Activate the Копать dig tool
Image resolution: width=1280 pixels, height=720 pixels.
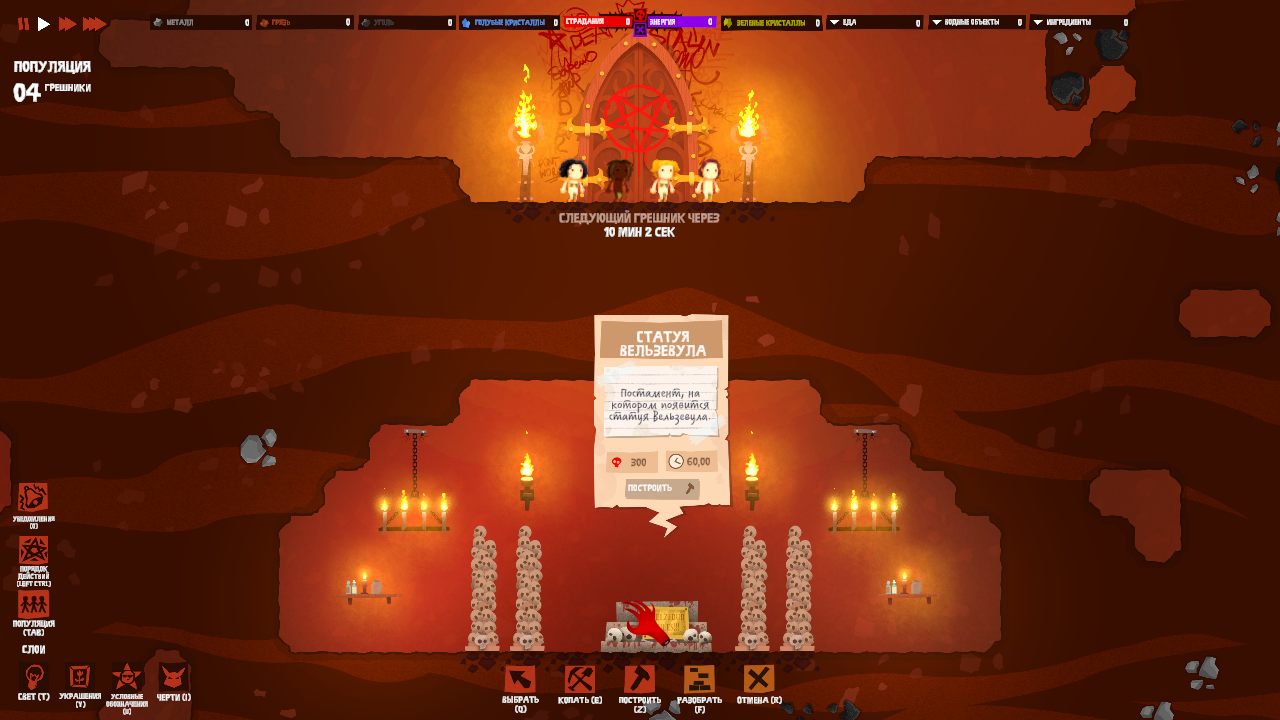[x=580, y=680]
